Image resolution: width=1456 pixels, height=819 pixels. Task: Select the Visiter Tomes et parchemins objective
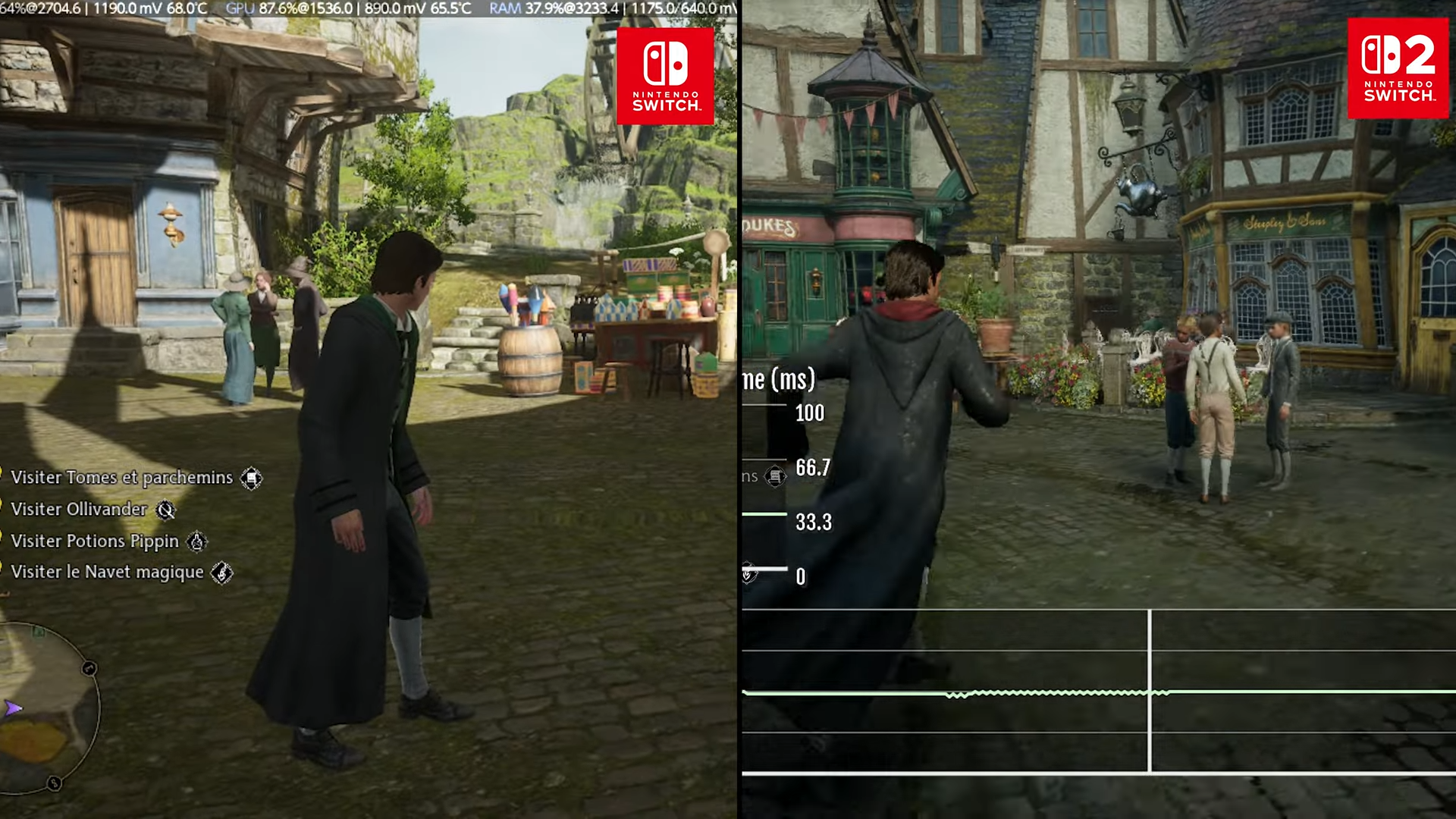pyautogui.click(x=122, y=478)
